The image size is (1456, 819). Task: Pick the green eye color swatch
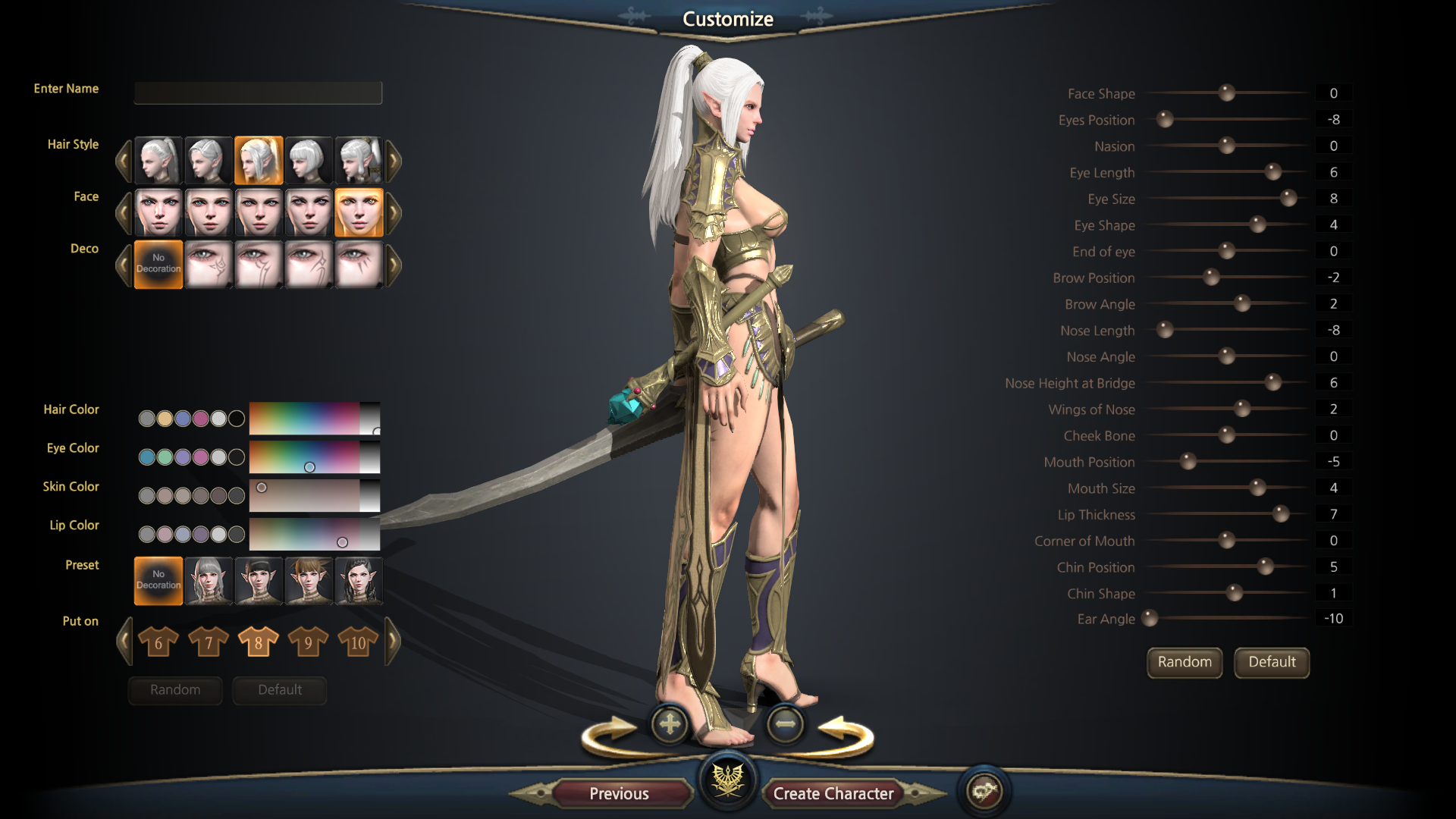[x=165, y=457]
